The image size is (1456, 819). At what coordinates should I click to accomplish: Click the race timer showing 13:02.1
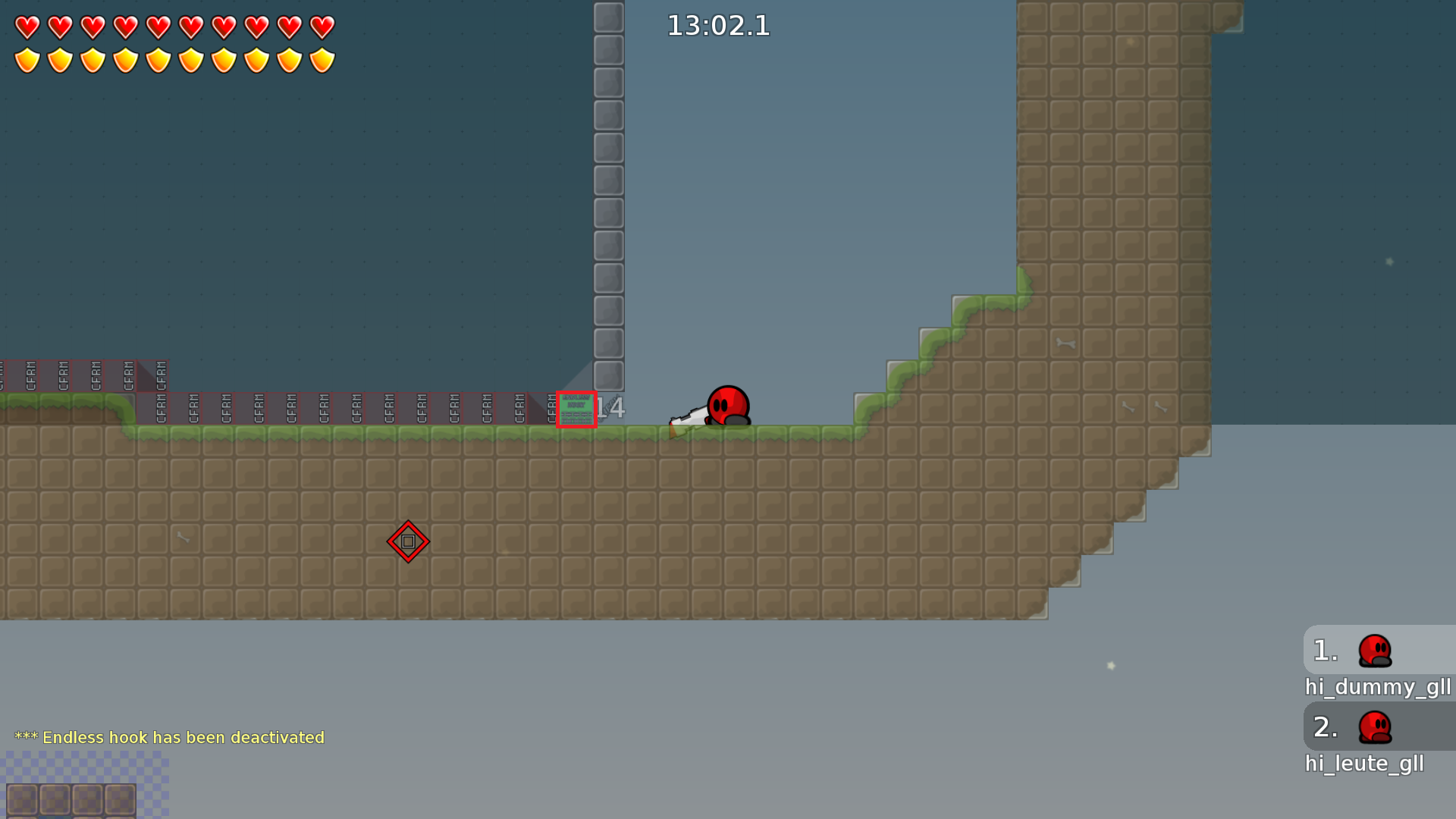[x=717, y=26]
